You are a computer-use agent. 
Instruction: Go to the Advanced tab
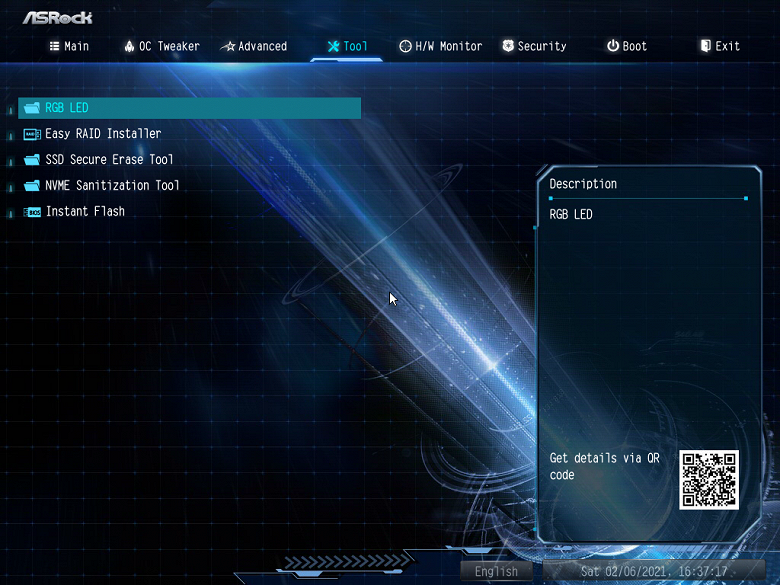pos(254,46)
